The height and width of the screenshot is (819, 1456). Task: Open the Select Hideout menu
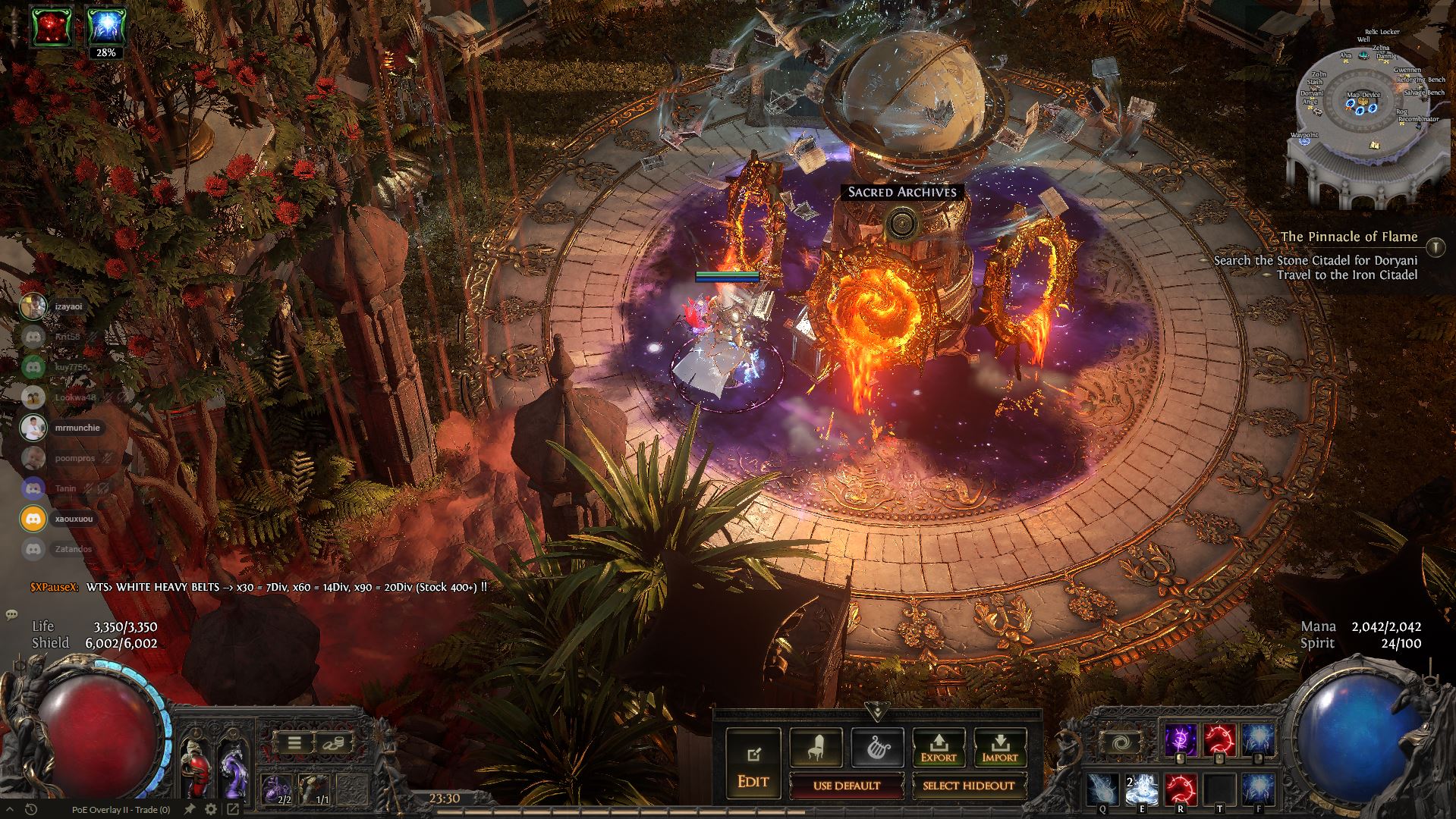pyautogui.click(x=969, y=786)
